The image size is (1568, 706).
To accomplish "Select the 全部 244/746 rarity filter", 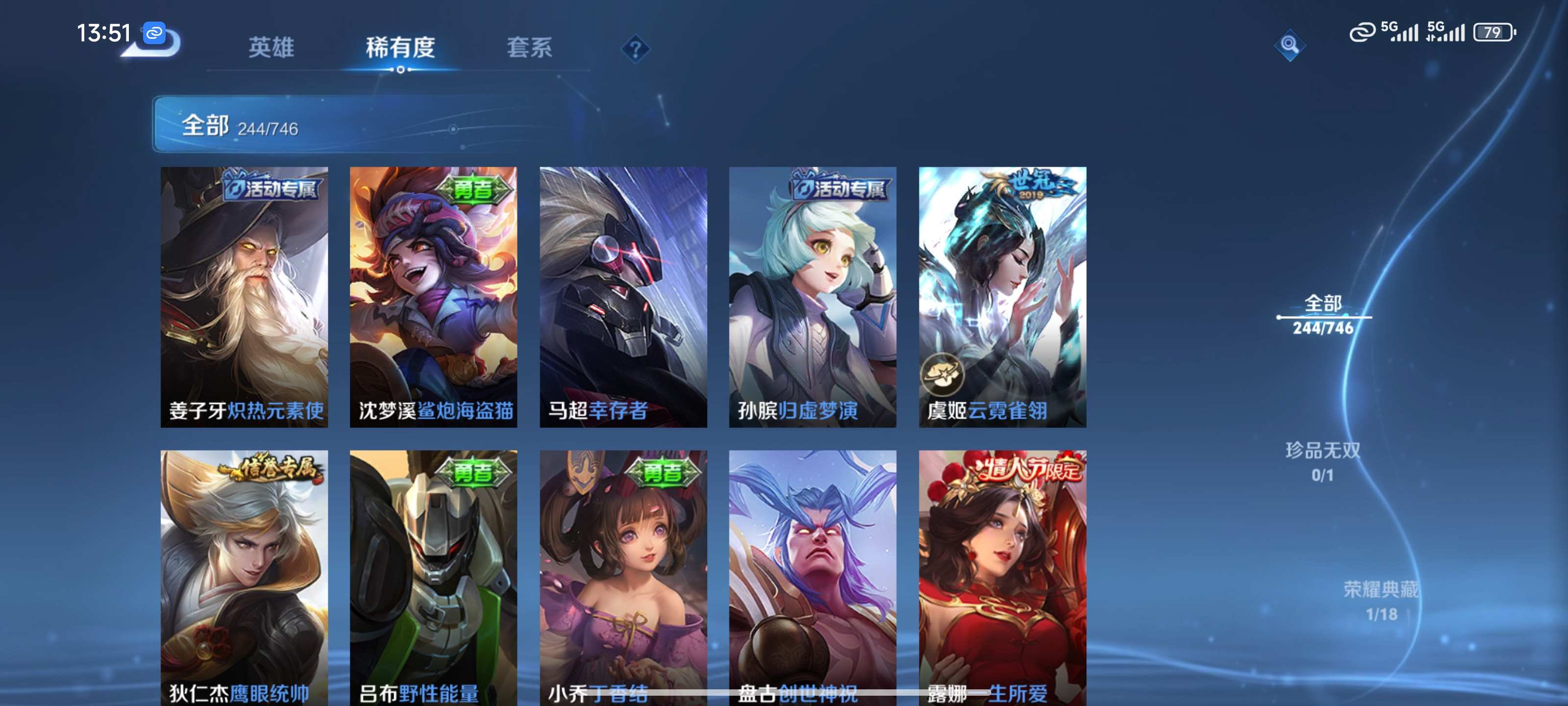I will (x=1323, y=314).
